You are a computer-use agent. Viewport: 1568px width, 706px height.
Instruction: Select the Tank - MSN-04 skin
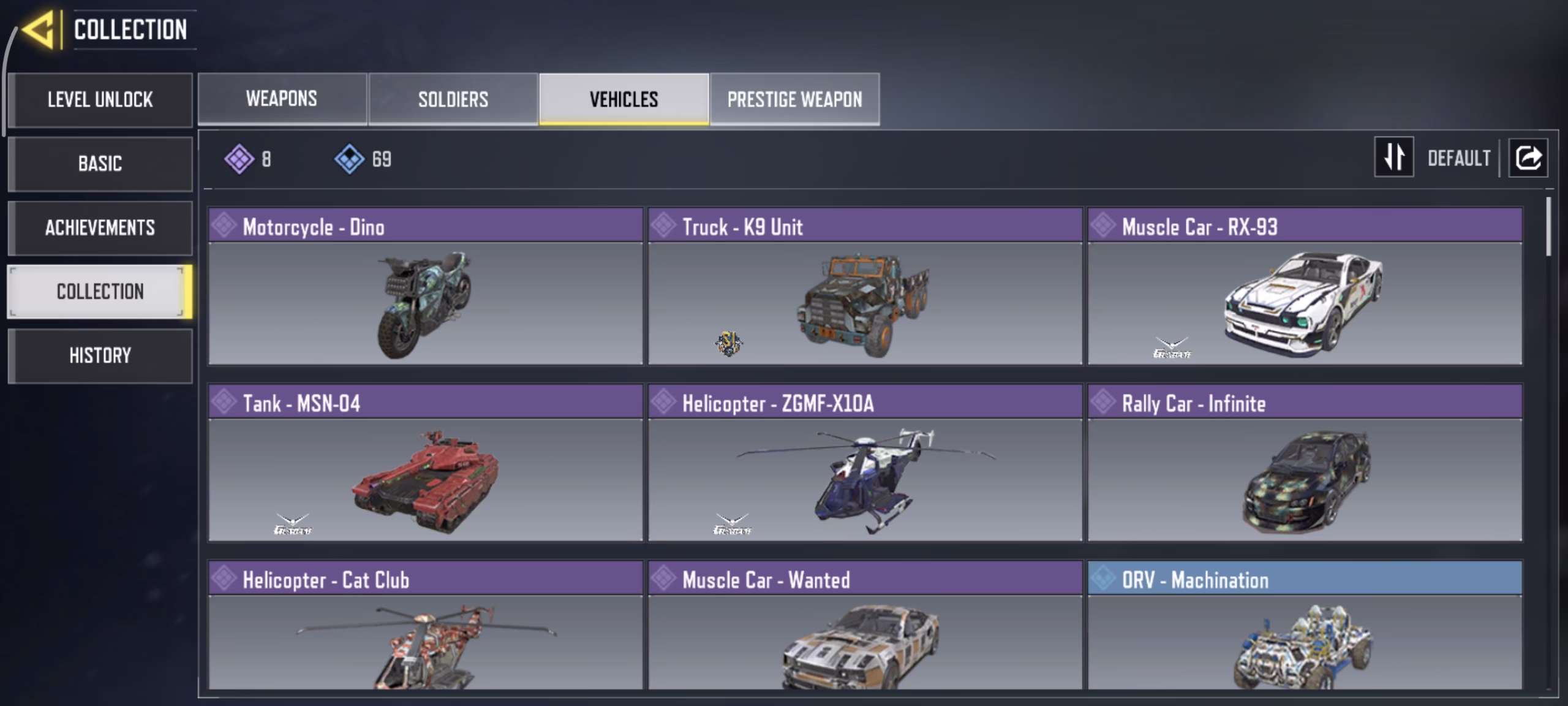tap(426, 463)
